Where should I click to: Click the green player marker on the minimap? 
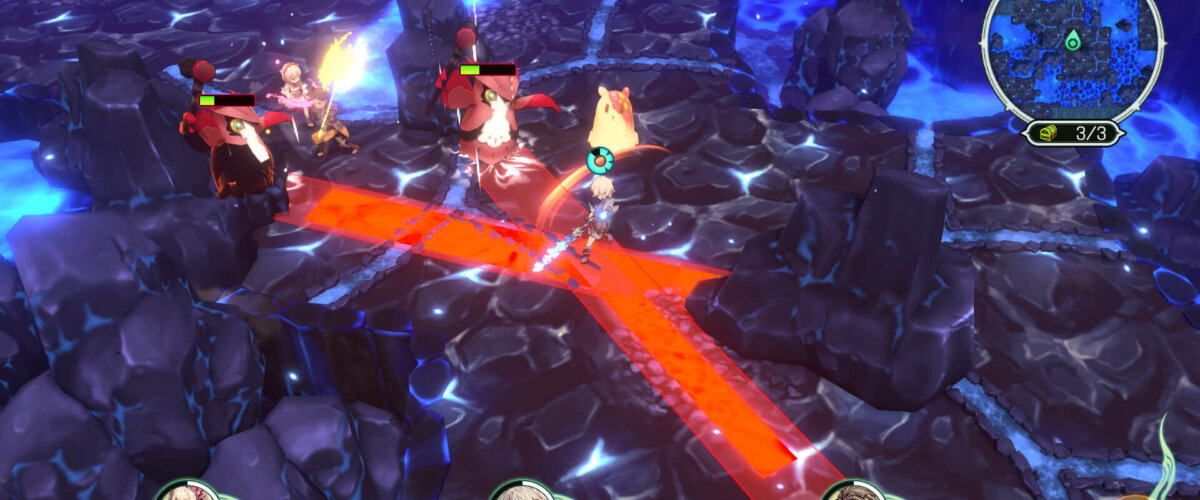[1073, 42]
